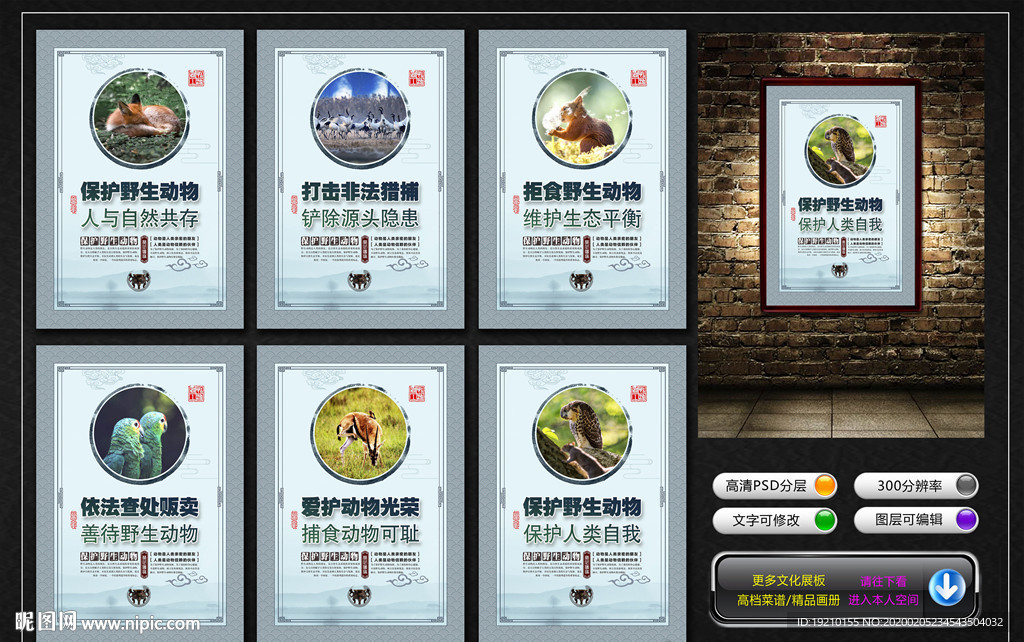Choose the 文字可修改 pill with green dot

[775, 520]
